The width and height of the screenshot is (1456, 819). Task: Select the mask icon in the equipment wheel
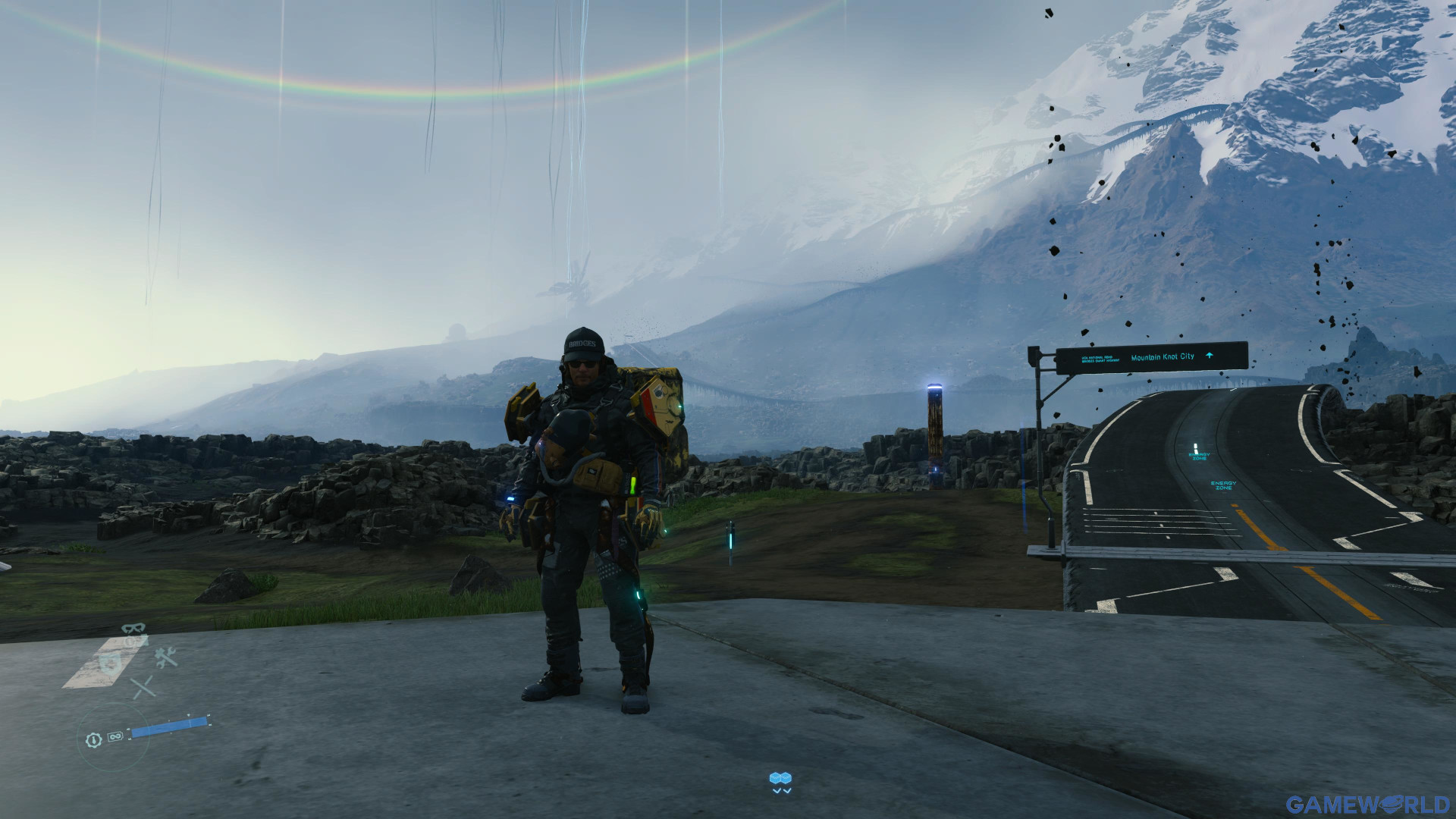tap(133, 629)
